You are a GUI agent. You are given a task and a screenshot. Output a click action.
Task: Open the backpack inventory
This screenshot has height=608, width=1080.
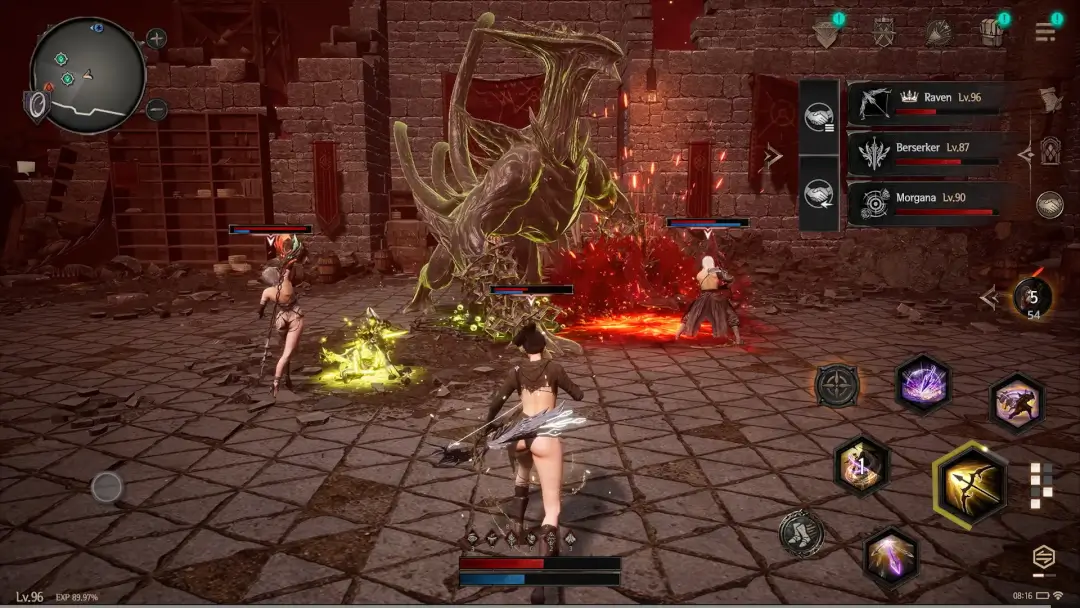pyautogui.click(x=992, y=32)
